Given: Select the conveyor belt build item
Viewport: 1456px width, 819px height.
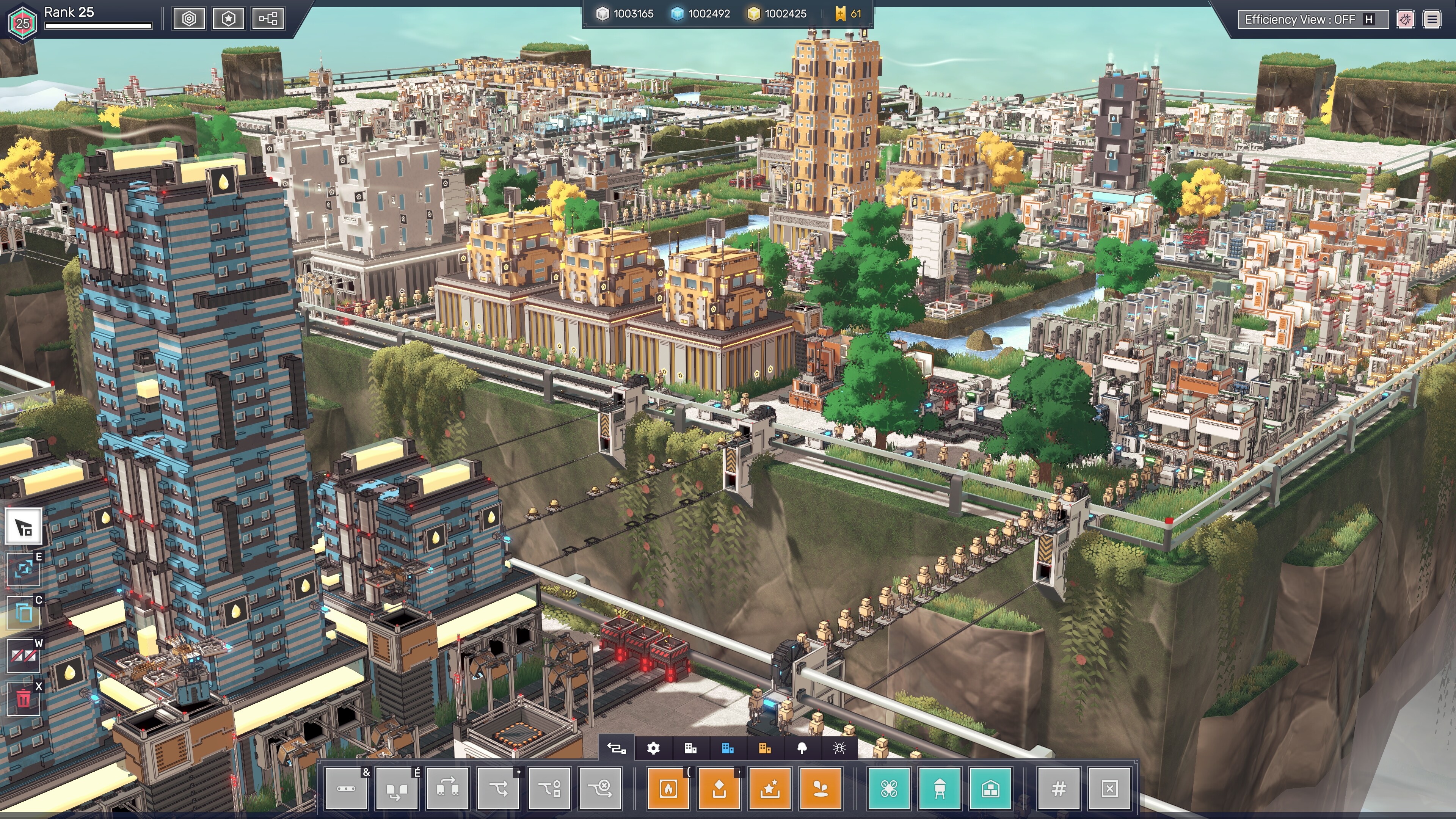Looking at the screenshot, I should click(x=346, y=789).
